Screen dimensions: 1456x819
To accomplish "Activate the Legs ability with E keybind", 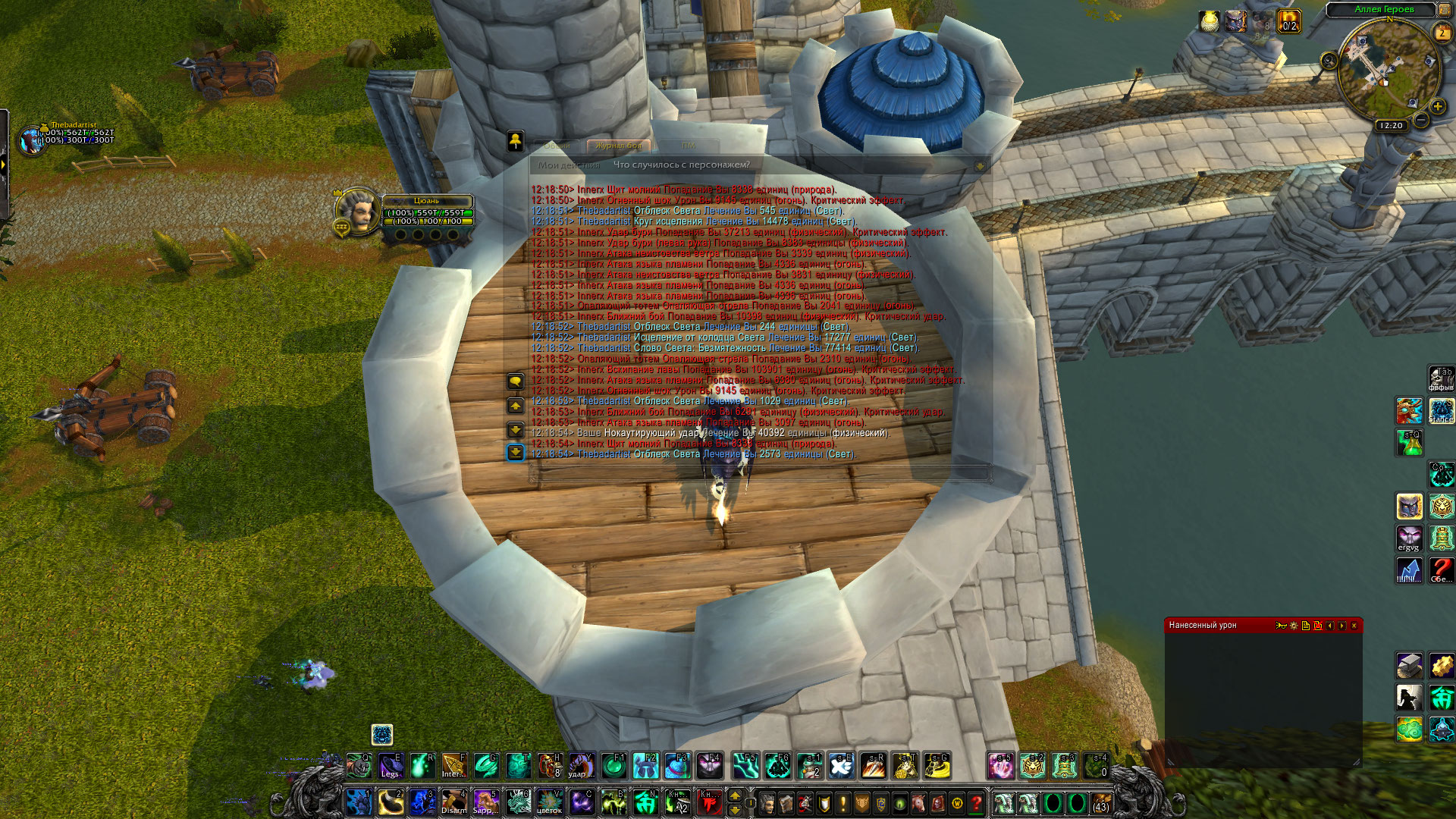I will (x=391, y=766).
